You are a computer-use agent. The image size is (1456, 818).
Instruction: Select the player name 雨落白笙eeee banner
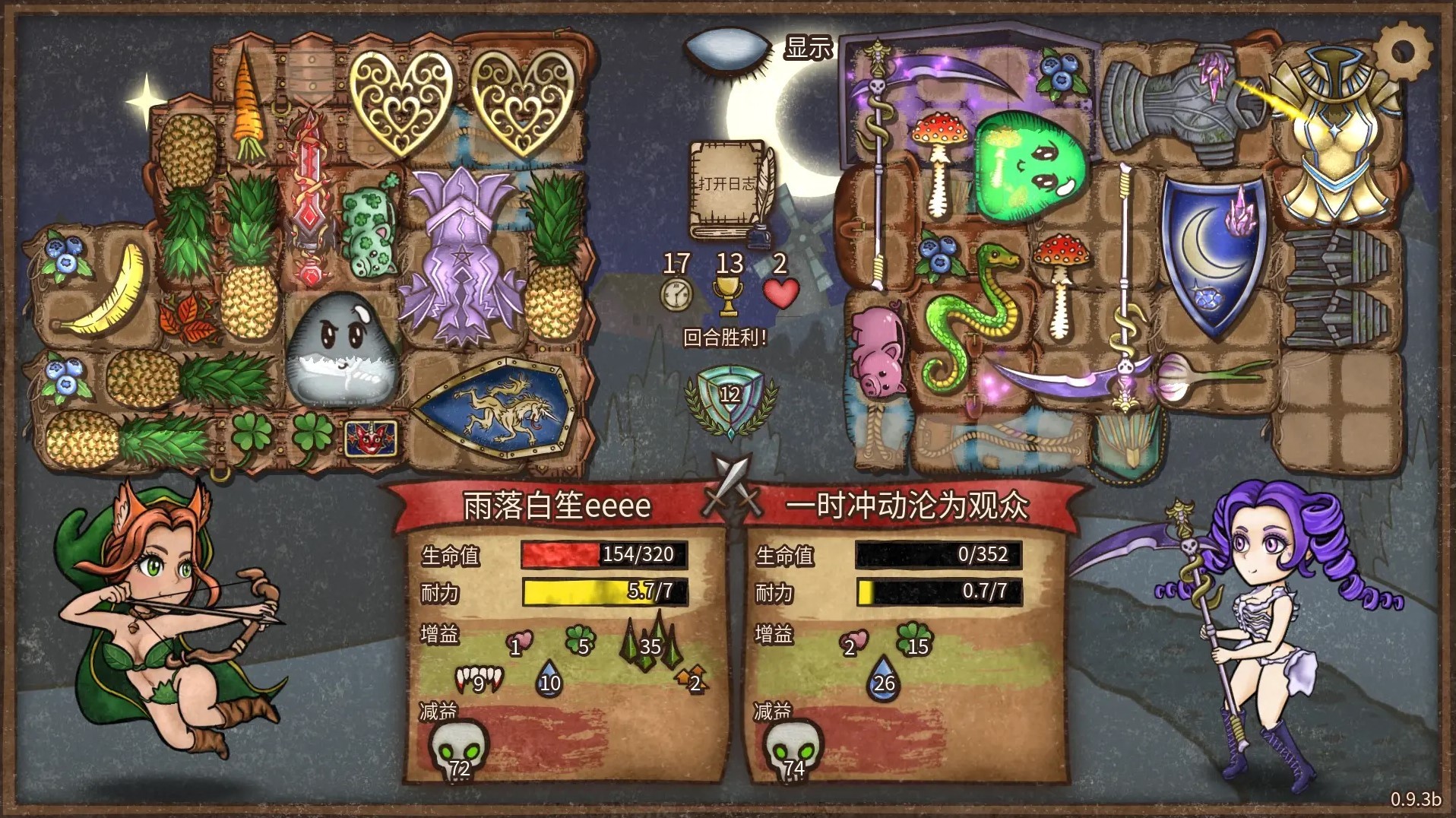555,506
